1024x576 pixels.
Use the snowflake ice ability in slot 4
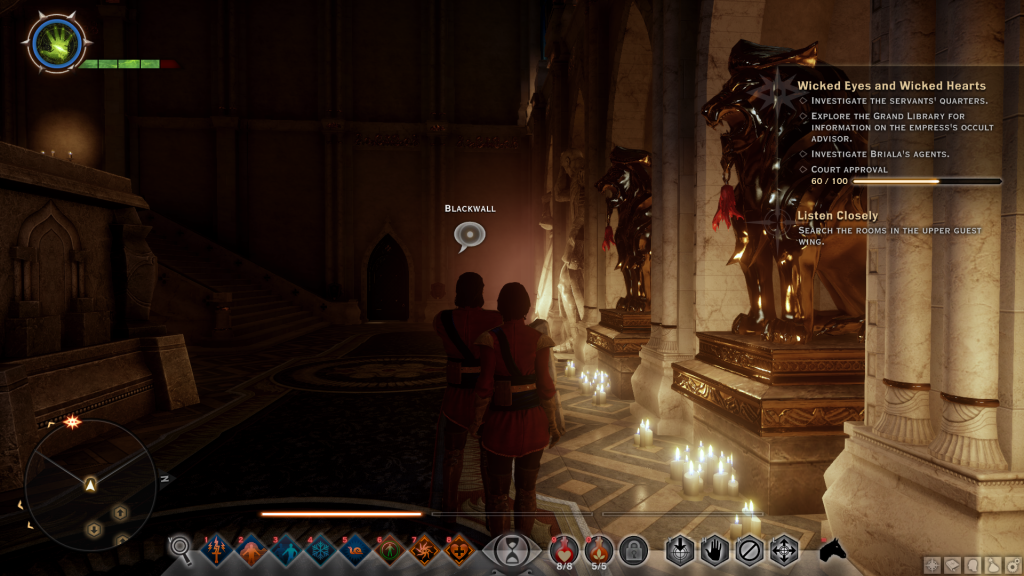pos(322,549)
